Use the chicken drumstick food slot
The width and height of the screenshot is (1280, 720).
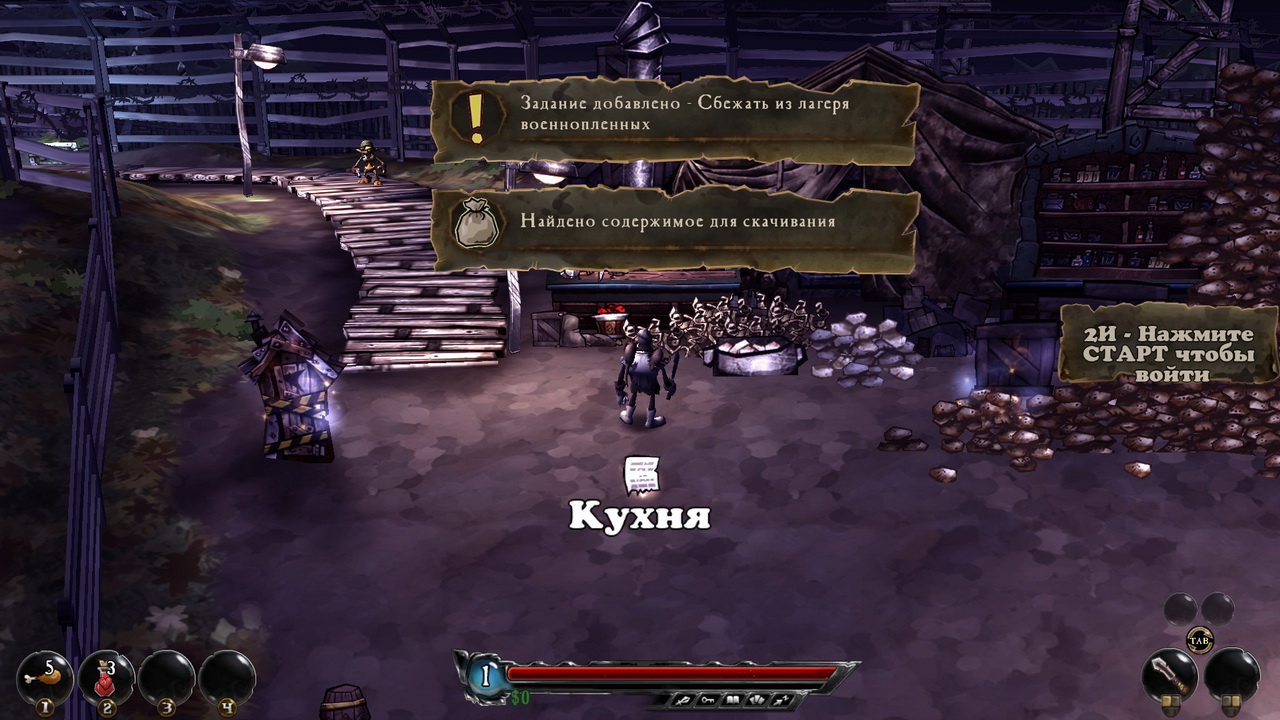(44, 677)
